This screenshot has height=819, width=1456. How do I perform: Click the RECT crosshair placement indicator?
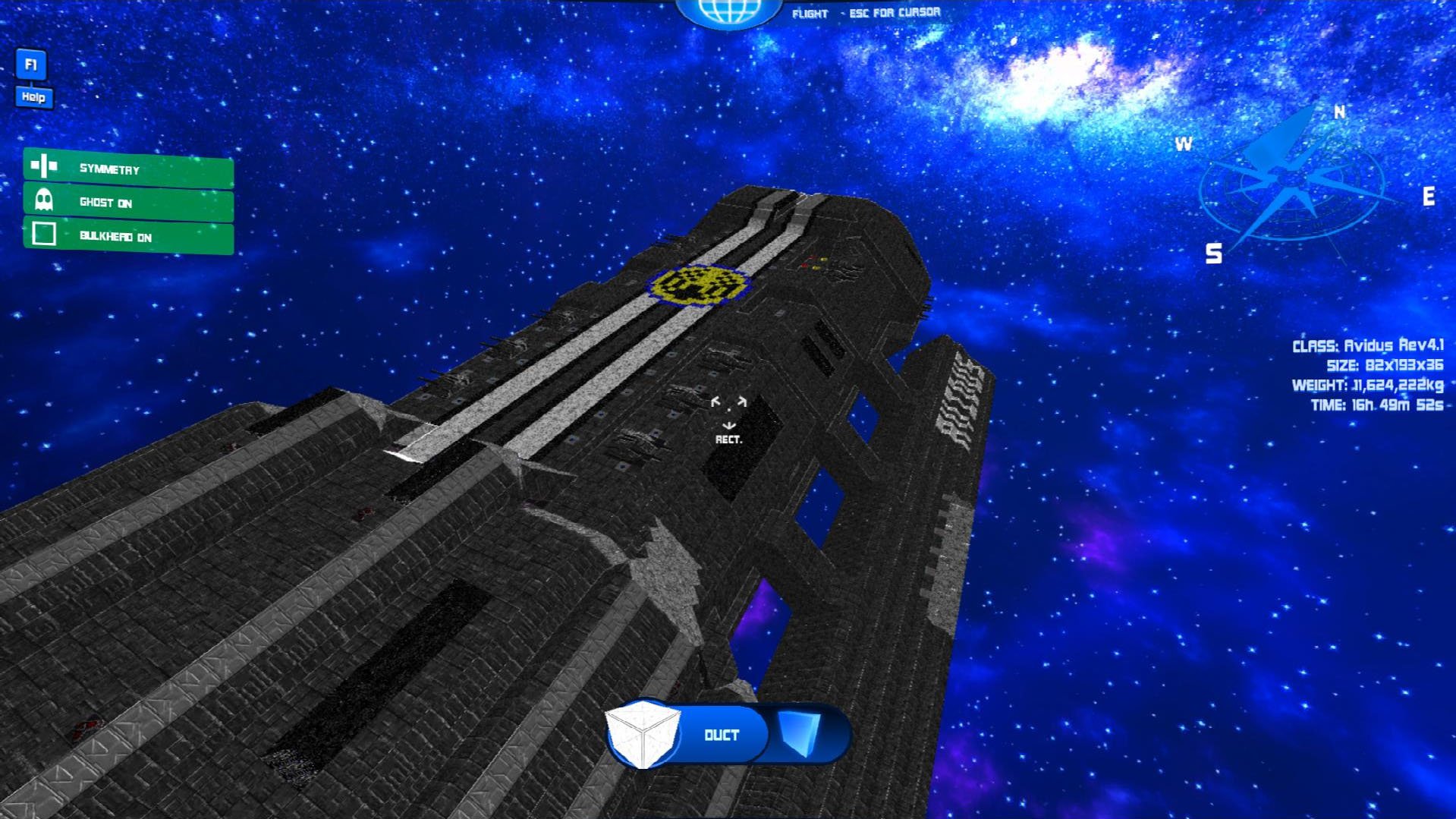point(730,414)
